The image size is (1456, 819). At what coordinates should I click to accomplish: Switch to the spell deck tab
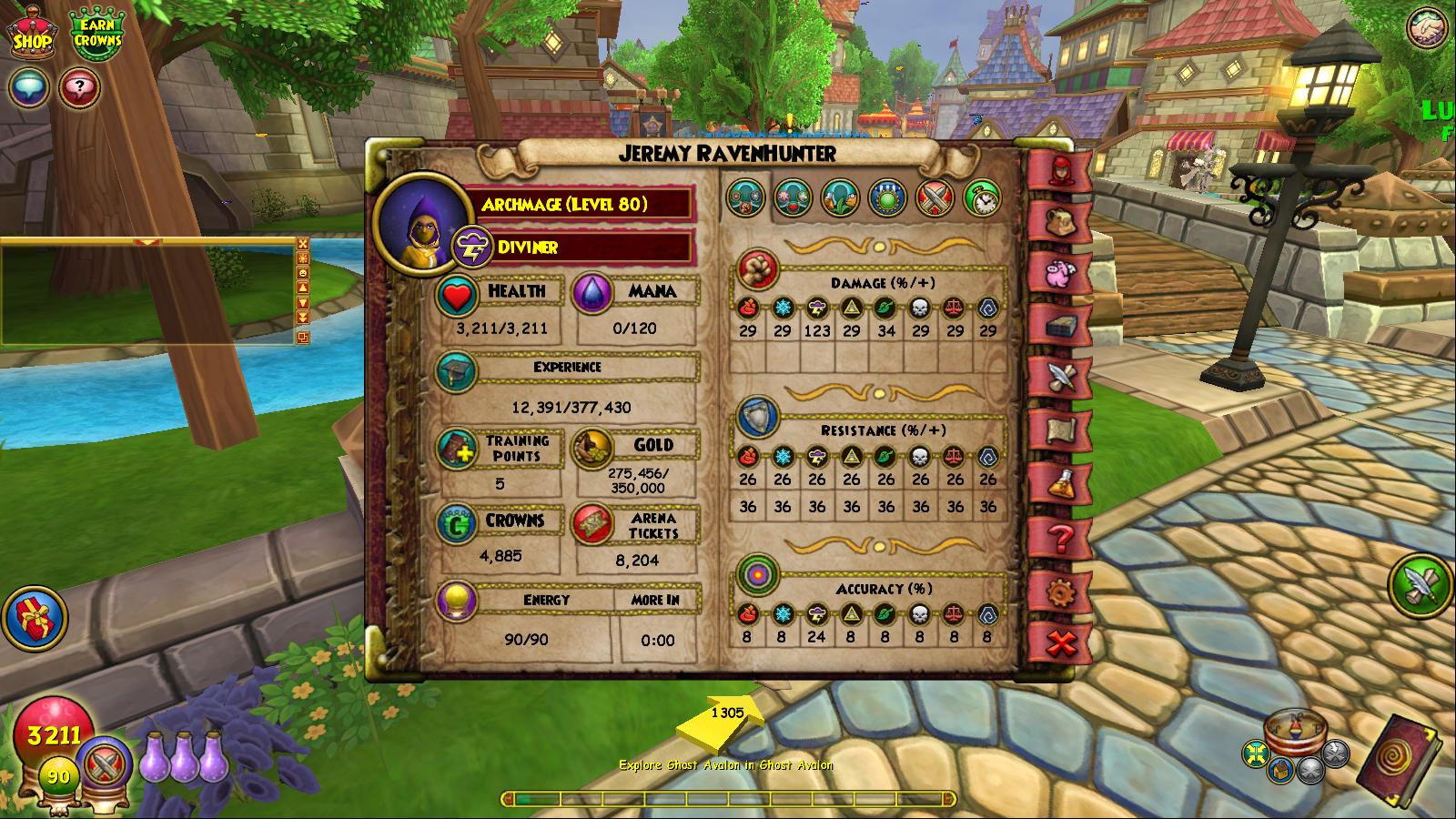[1057, 325]
